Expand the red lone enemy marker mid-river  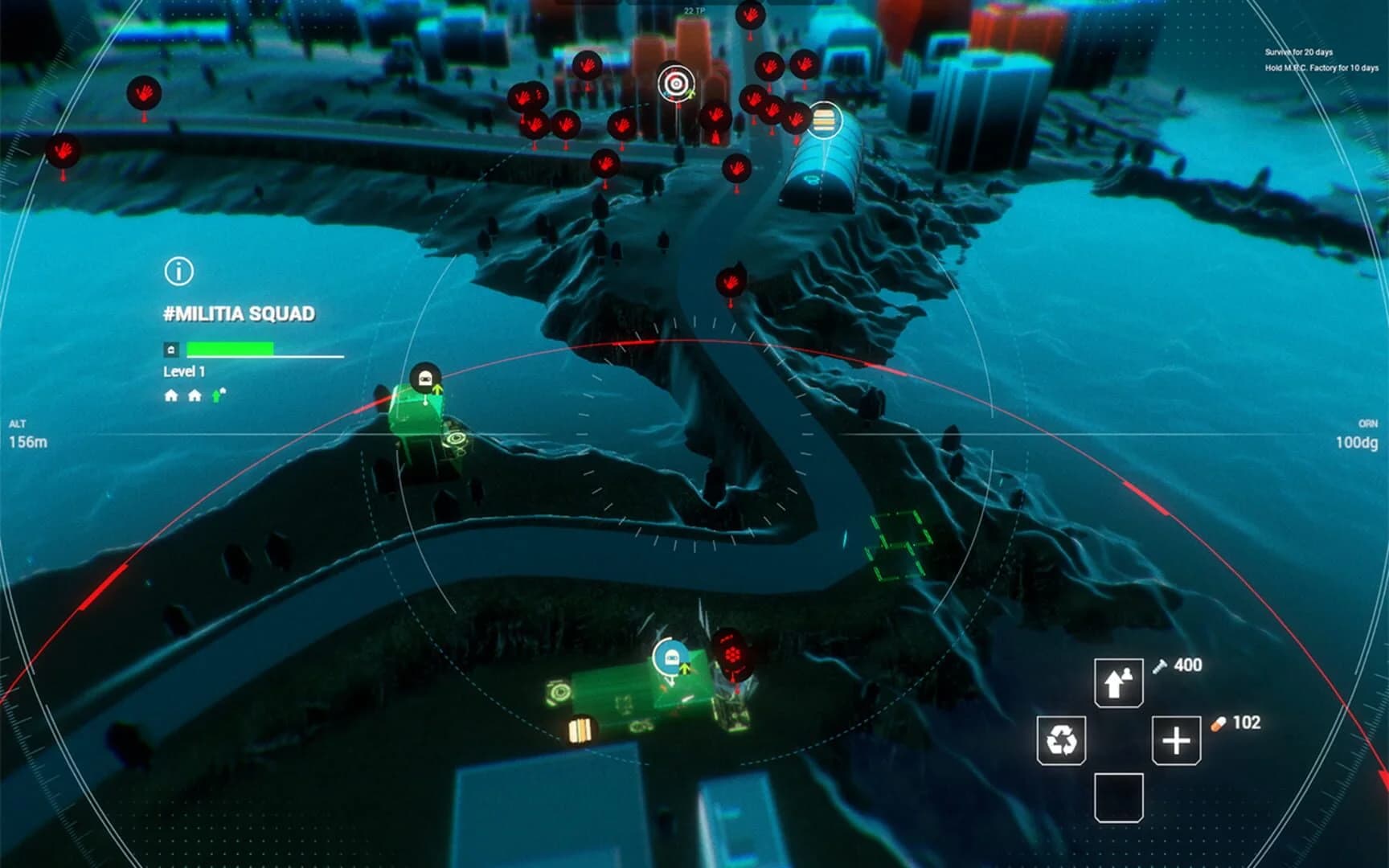tap(729, 283)
